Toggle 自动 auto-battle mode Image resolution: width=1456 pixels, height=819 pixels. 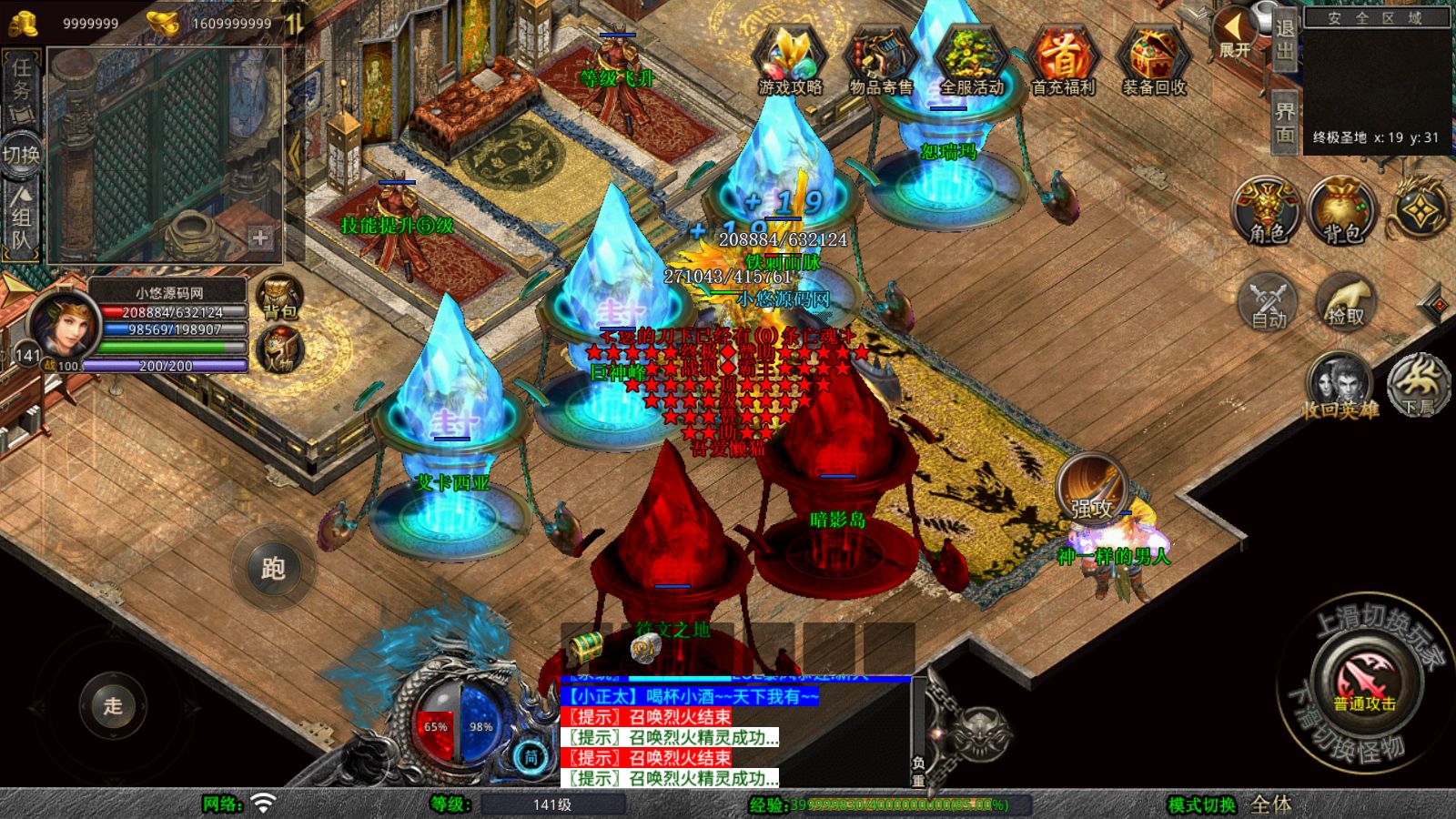[1268, 301]
